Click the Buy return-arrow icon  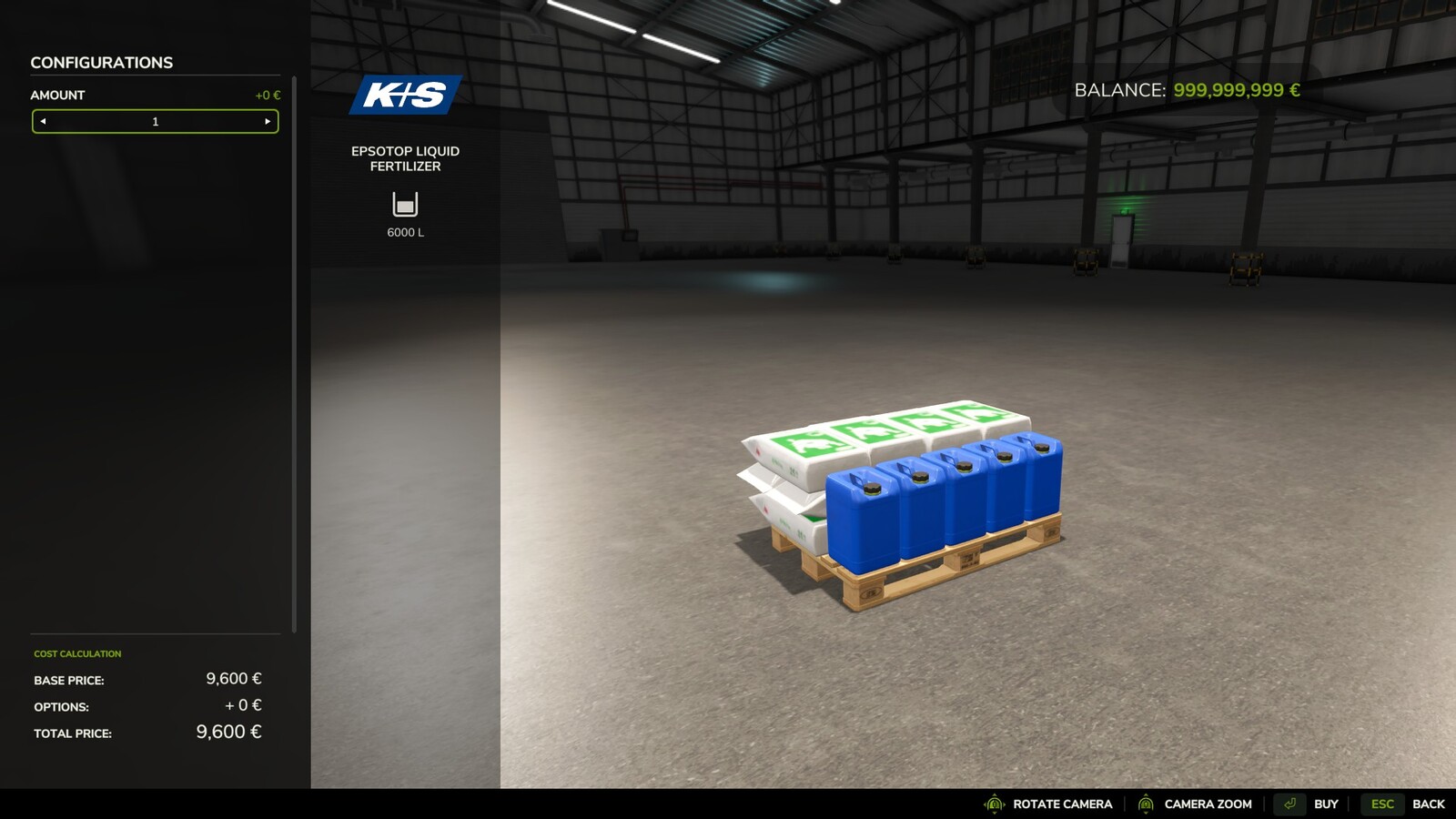(x=1289, y=804)
